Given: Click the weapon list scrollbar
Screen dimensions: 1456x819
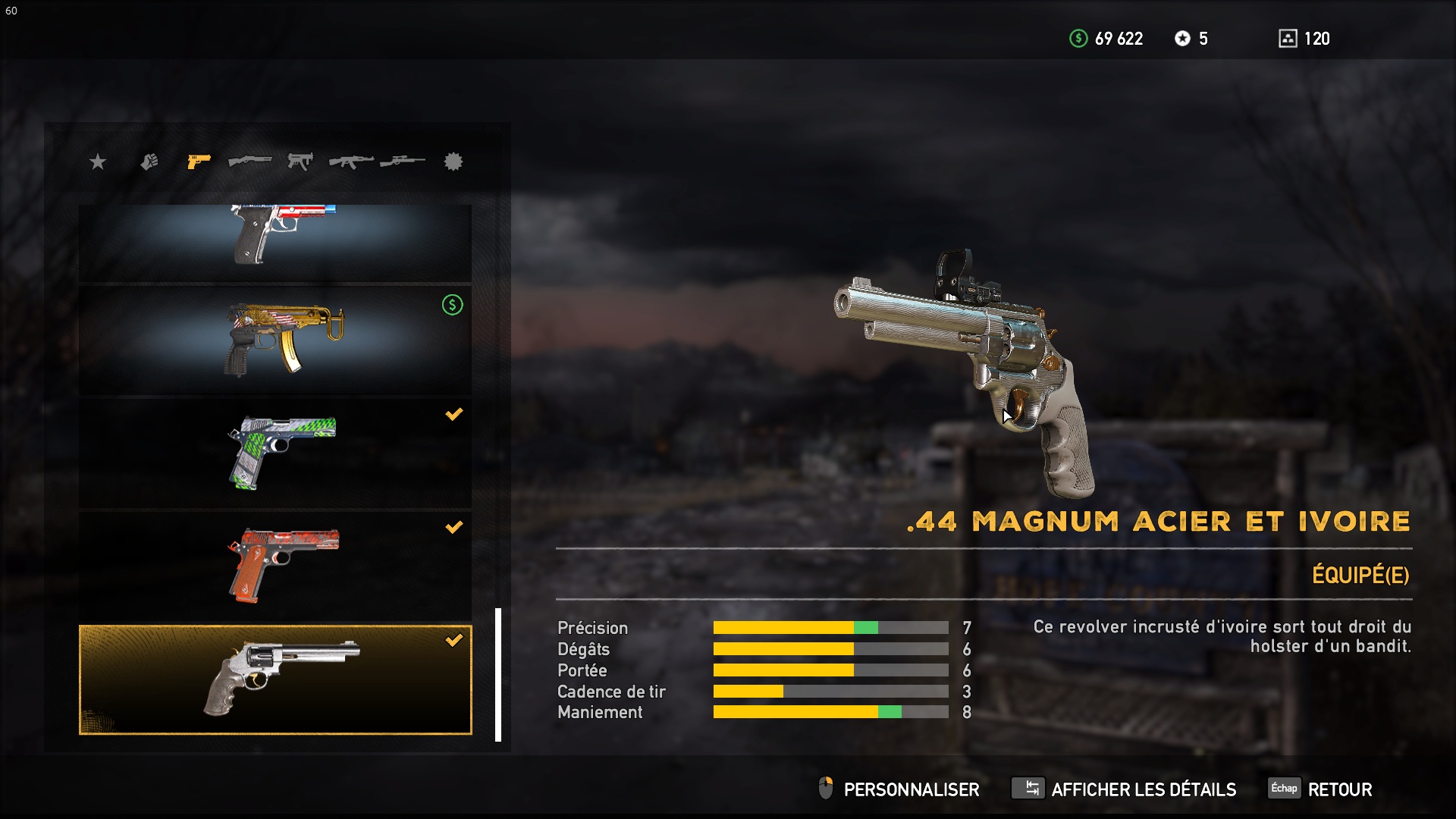Looking at the screenshot, I should (498, 674).
